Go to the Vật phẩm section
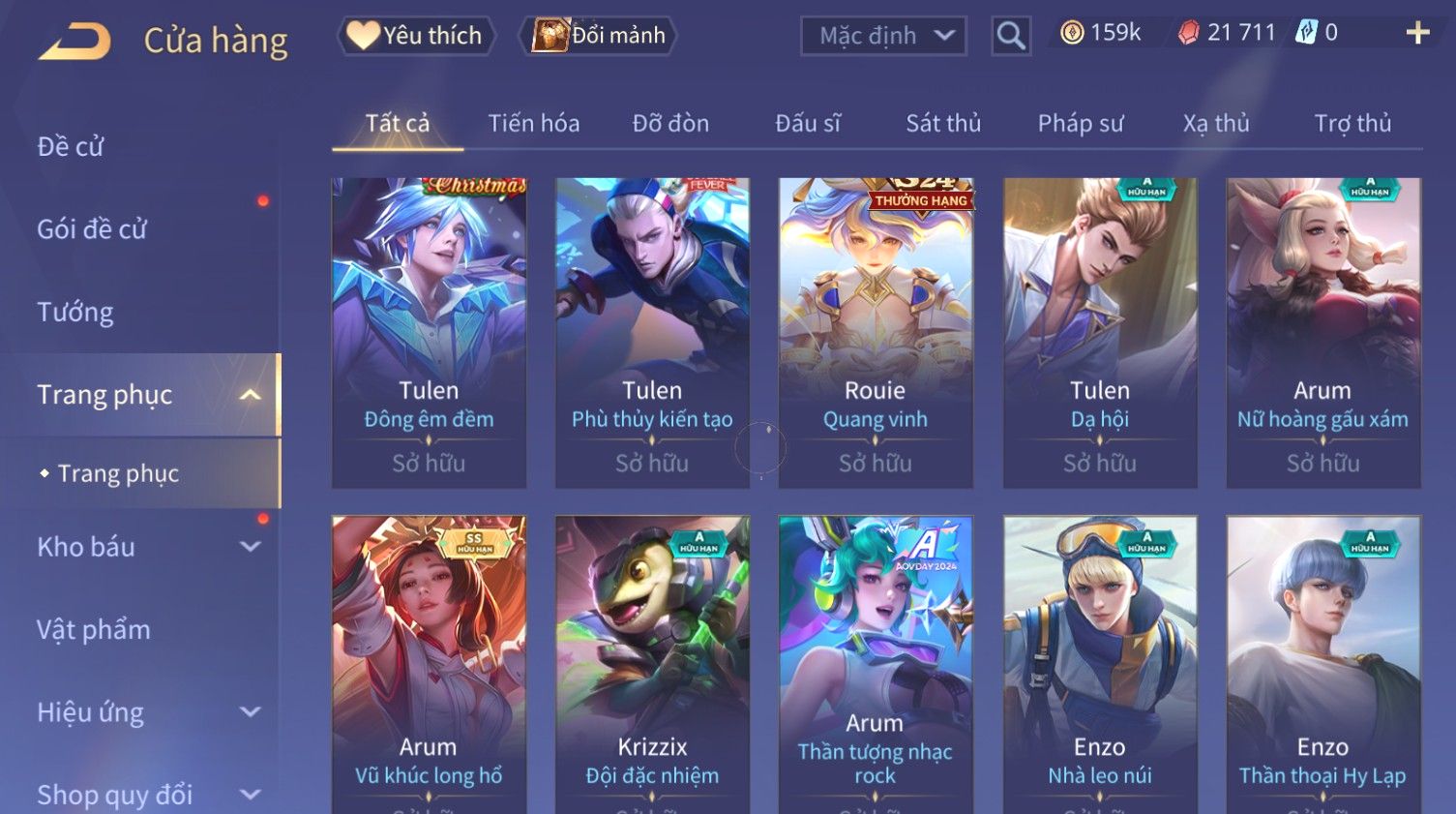Image resolution: width=1456 pixels, height=814 pixels. tap(94, 630)
